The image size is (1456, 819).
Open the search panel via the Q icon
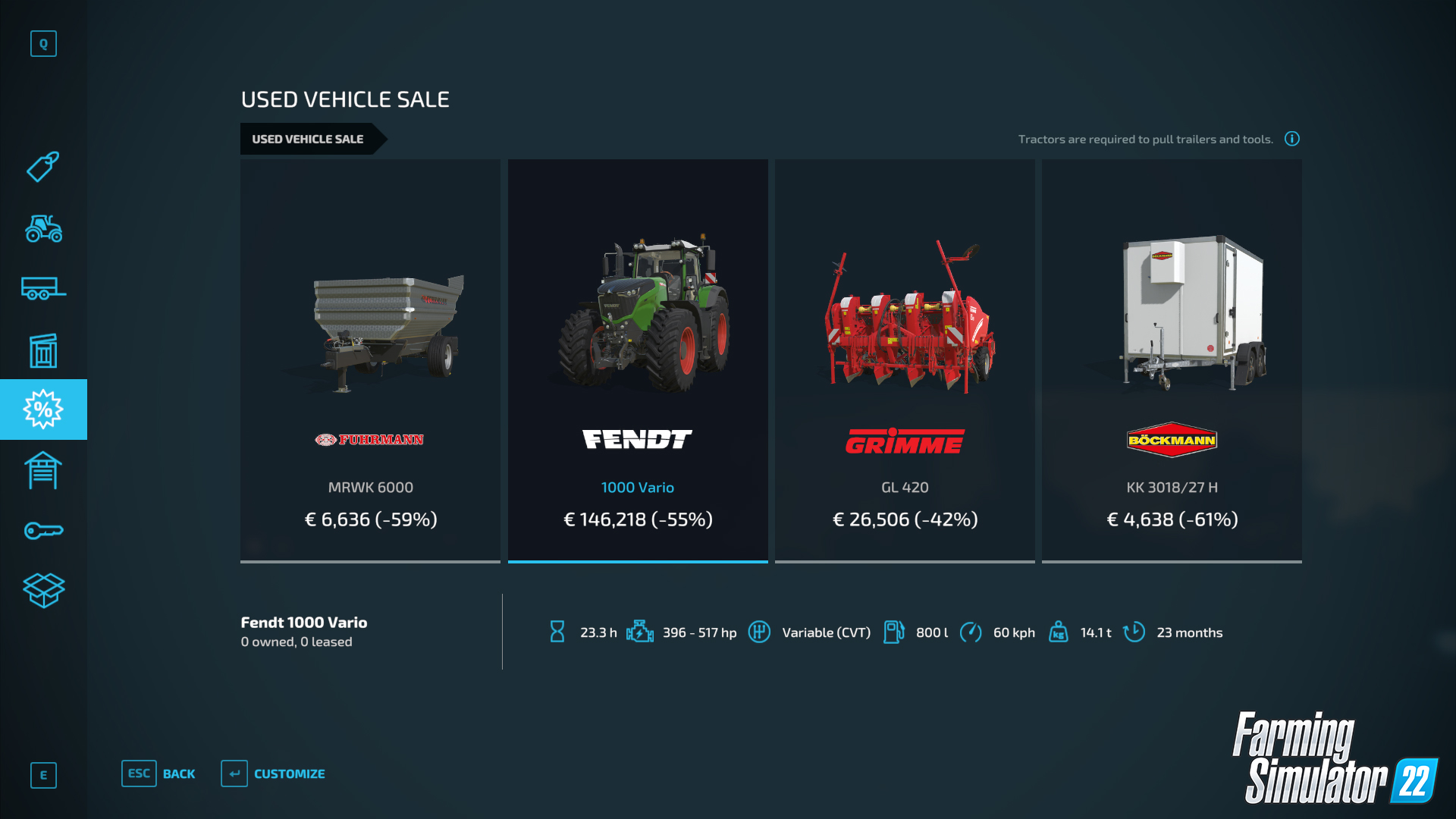pyautogui.click(x=43, y=44)
